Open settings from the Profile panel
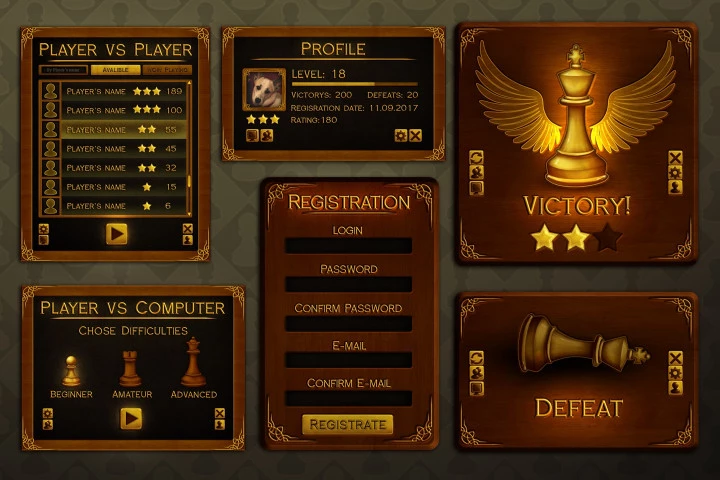 point(401,136)
